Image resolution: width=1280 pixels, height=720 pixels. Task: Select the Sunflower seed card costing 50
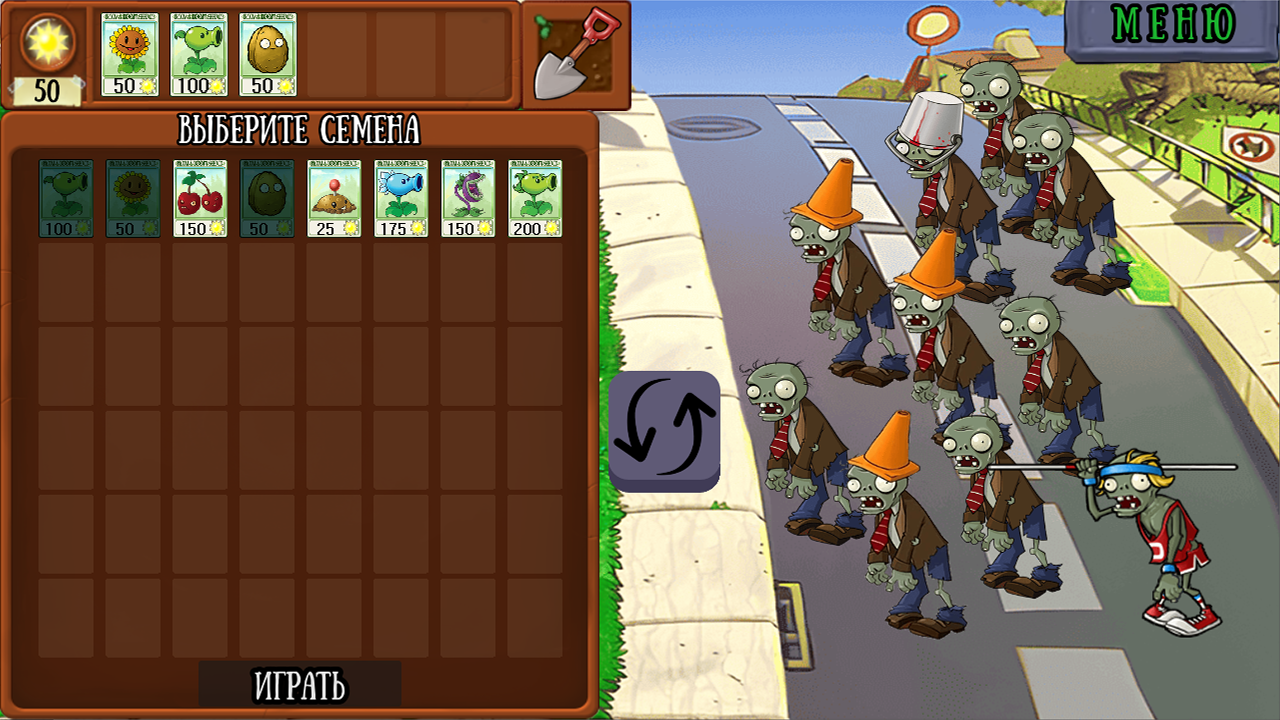(x=132, y=200)
